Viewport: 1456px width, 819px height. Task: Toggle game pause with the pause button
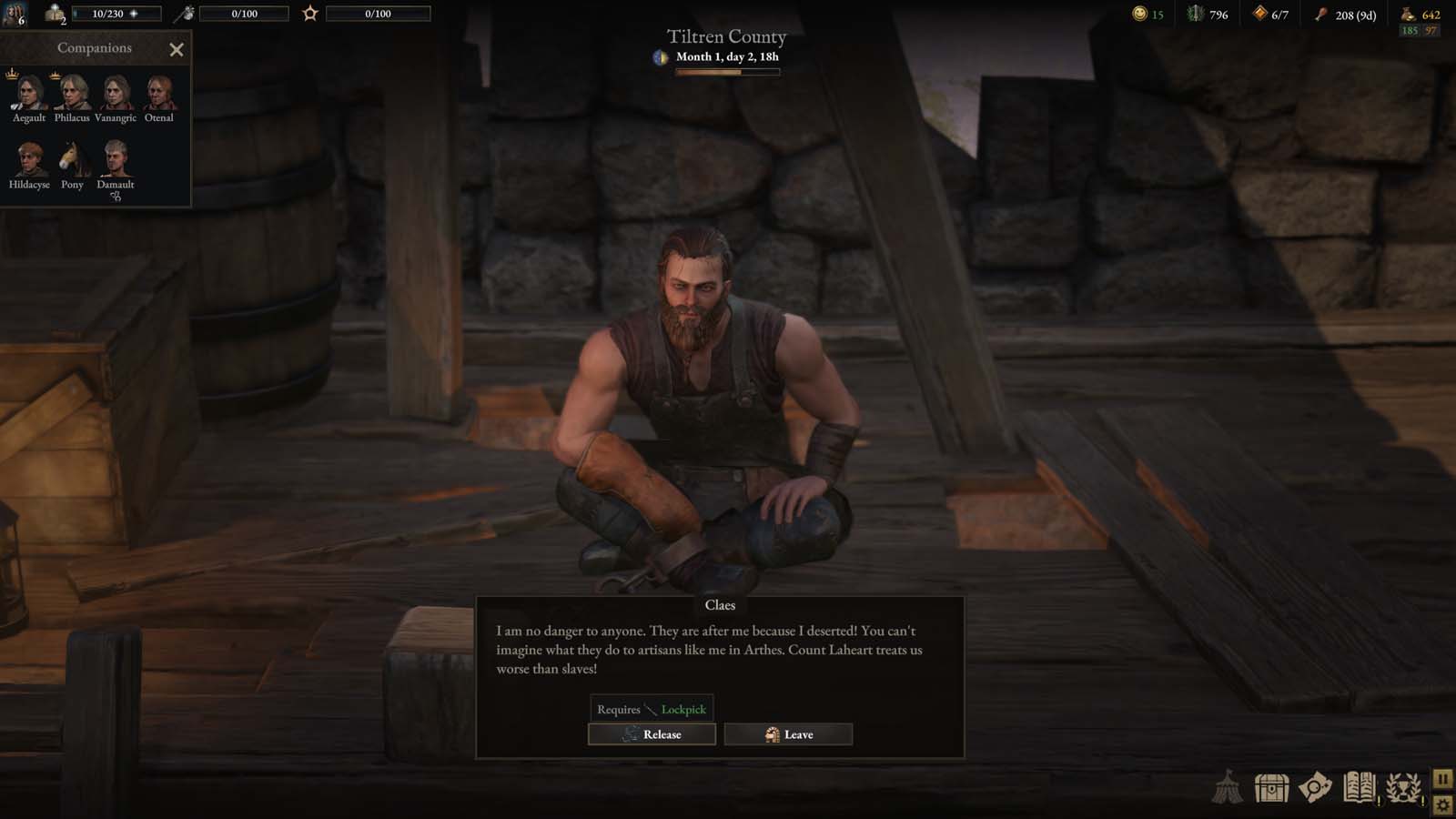click(x=1441, y=778)
